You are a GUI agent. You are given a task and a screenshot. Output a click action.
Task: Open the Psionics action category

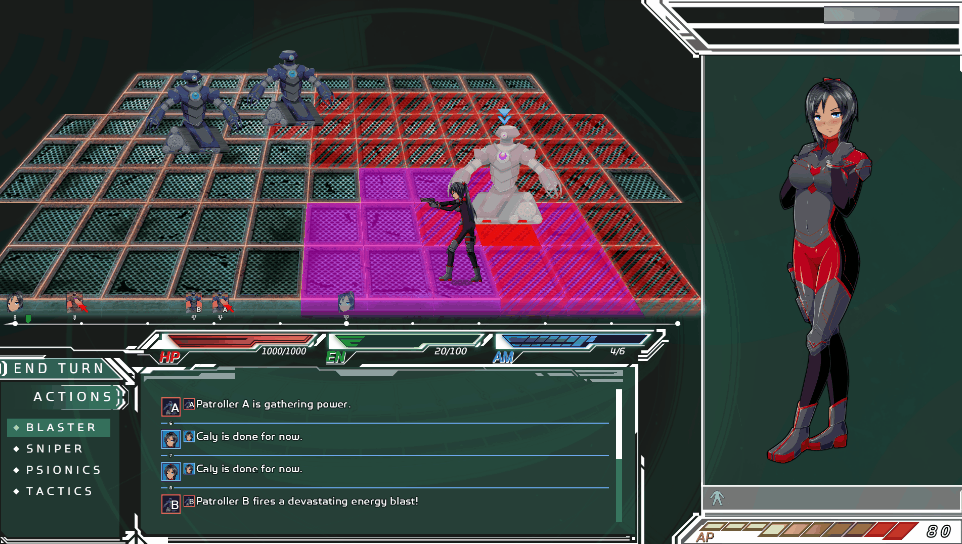(63, 470)
